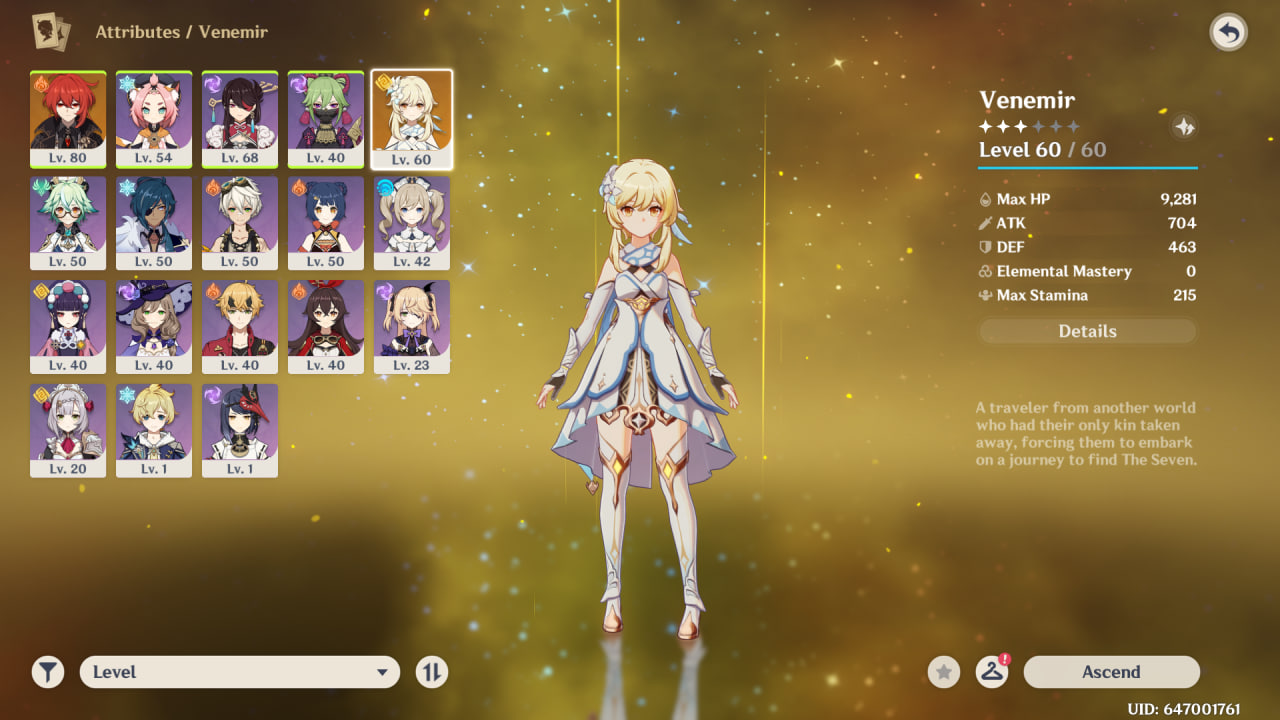The width and height of the screenshot is (1280, 720).
Task: Click the Ascend button
Action: tap(1111, 672)
